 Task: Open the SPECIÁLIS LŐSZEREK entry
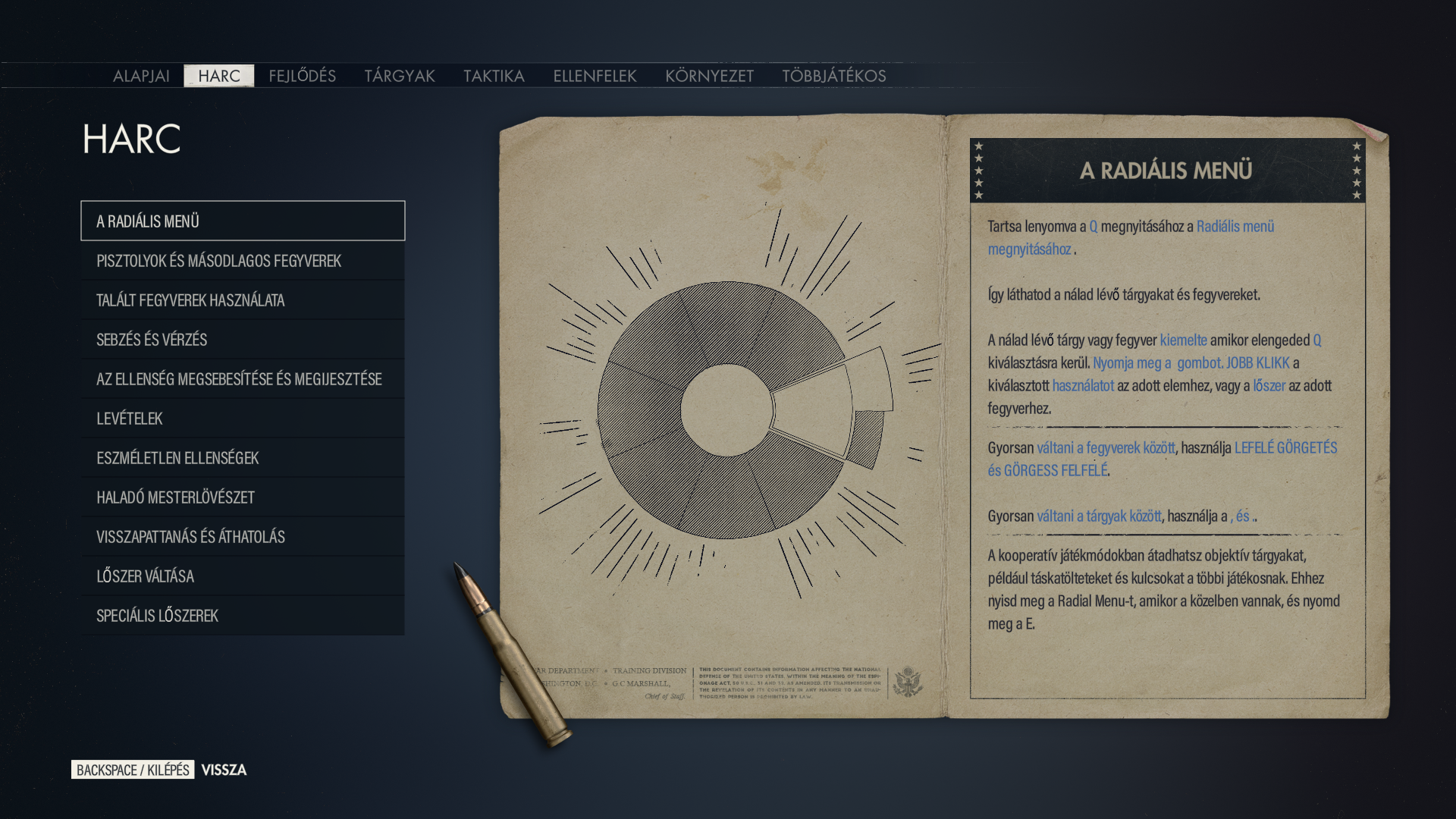pyautogui.click(x=243, y=616)
